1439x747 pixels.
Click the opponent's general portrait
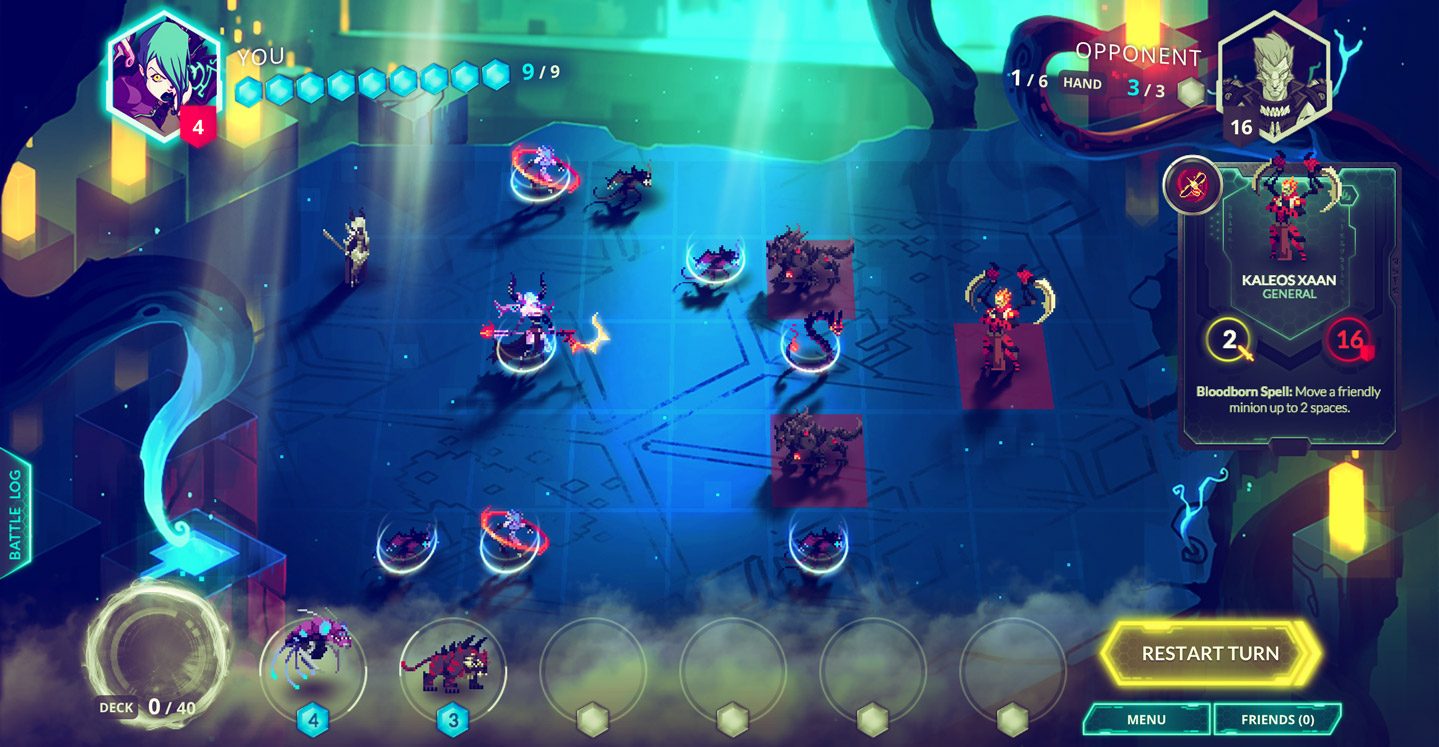coord(1273,76)
